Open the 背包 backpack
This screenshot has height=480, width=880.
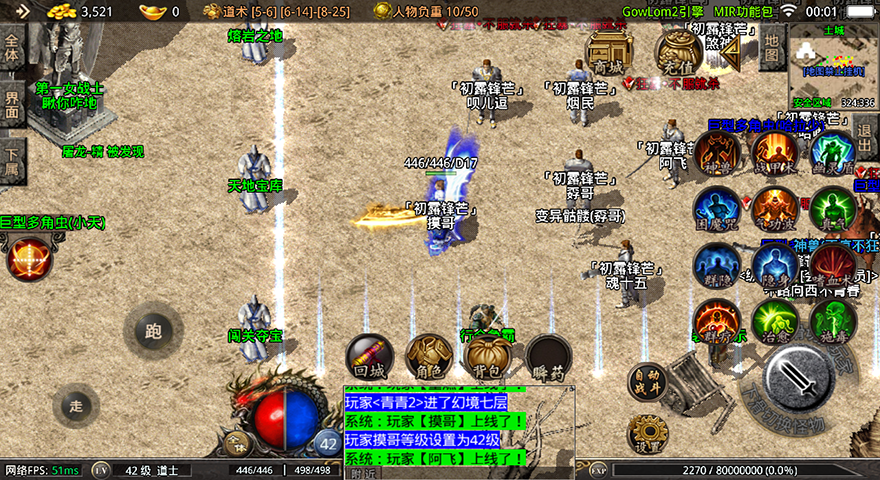(489, 357)
